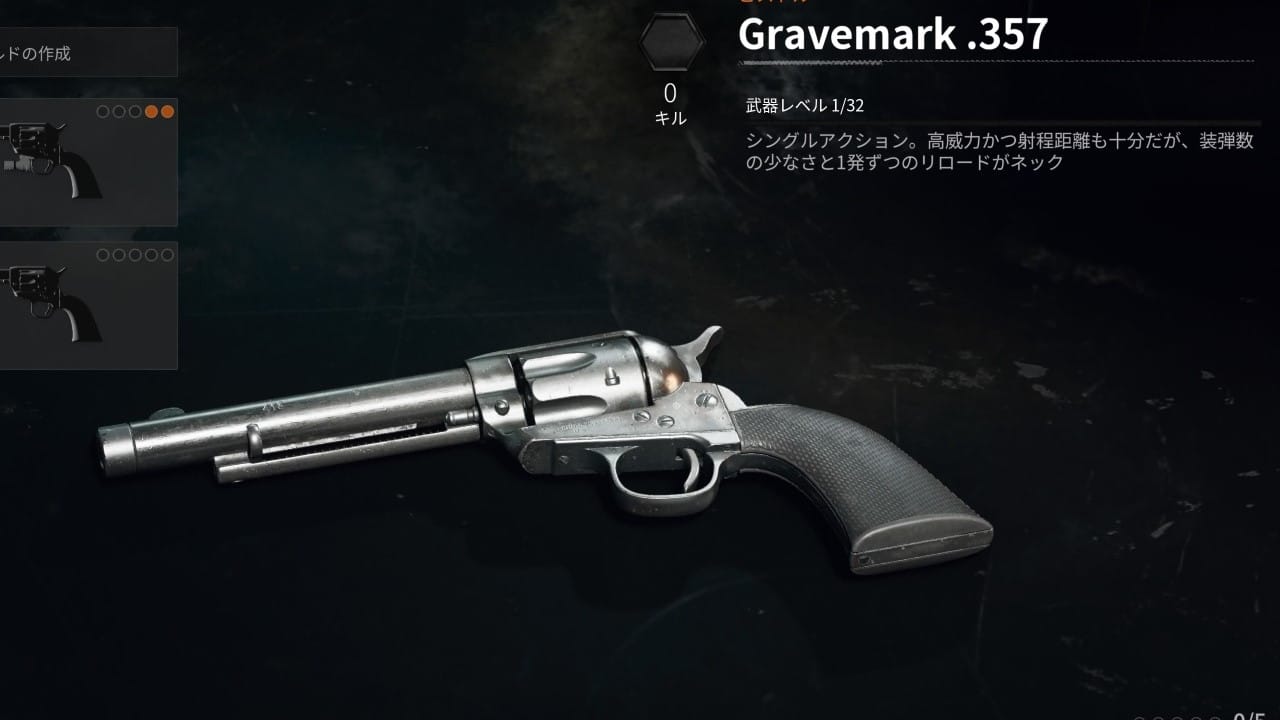1280x720 pixels.
Task: Select the lower unequipped blueprint thumbnail
Action: pyautogui.click(x=85, y=305)
